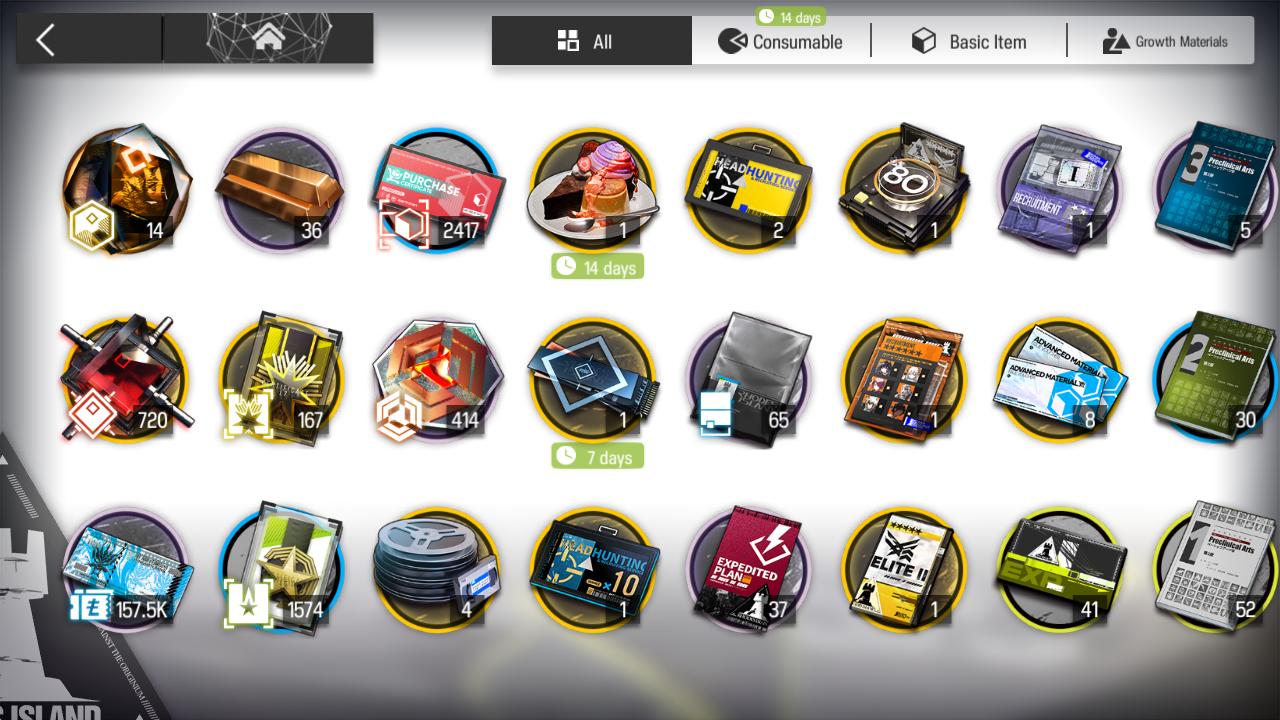Select the Expedited Plan item
Image resolution: width=1280 pixels, height=720 pixels.
[750, 568]
